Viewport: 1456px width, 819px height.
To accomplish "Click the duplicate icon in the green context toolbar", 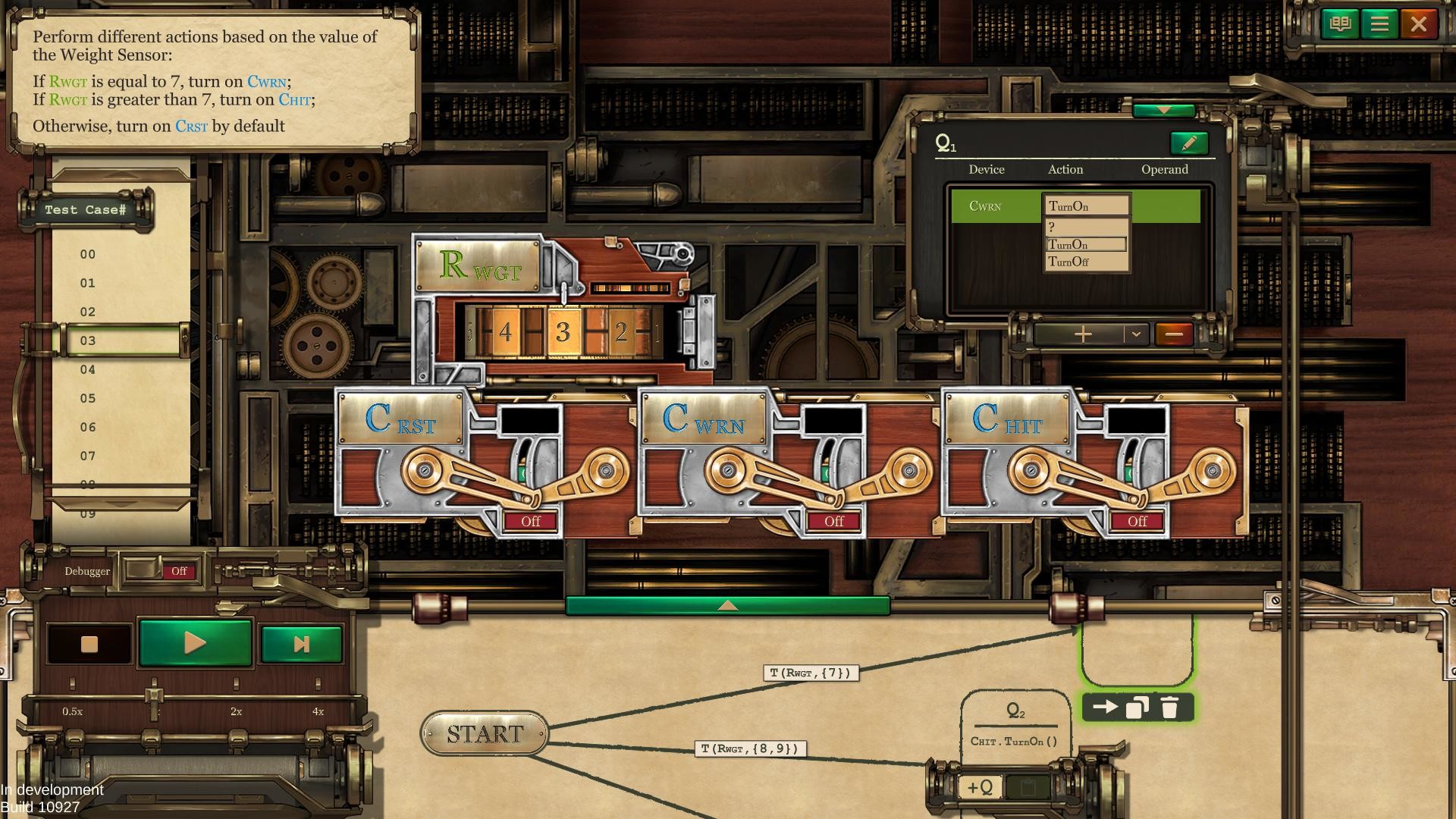I will tap(1137, 705).
